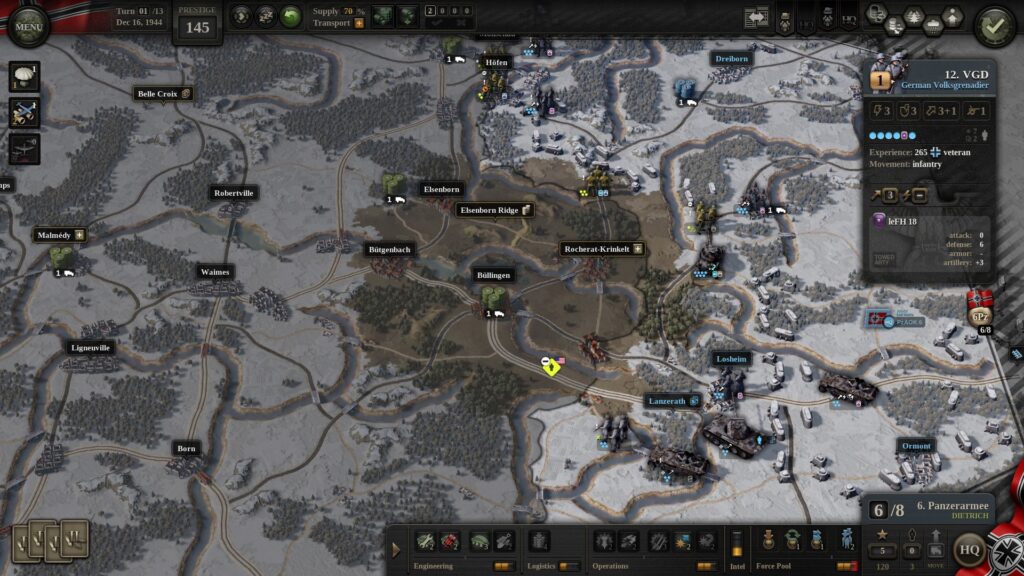Click the red dynamite Engineering icon
Image resolution: width=1024 pixels, height=576 pixels.
pos(450,541)
